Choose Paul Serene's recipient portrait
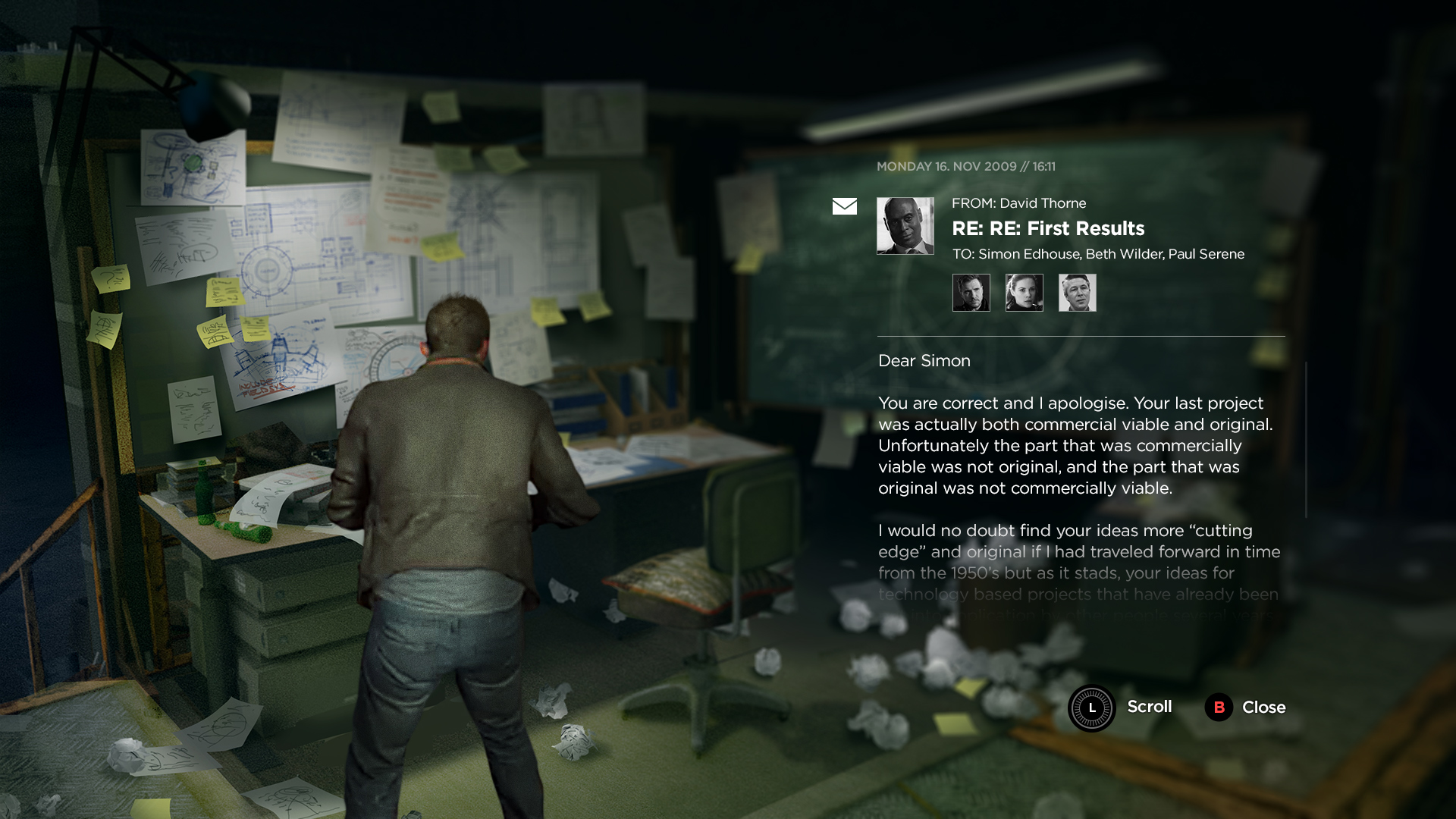This screenshot has height=819, width=1456. (1077, 293)
